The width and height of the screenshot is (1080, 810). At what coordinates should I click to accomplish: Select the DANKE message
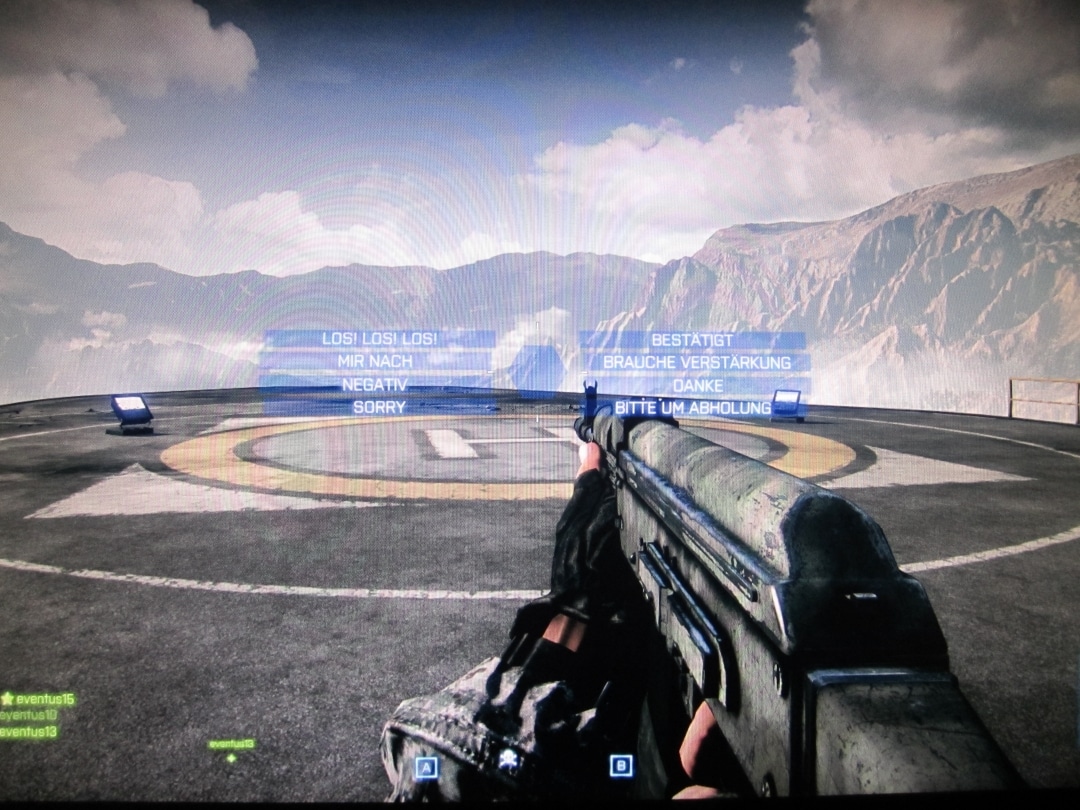pos(697,385)
